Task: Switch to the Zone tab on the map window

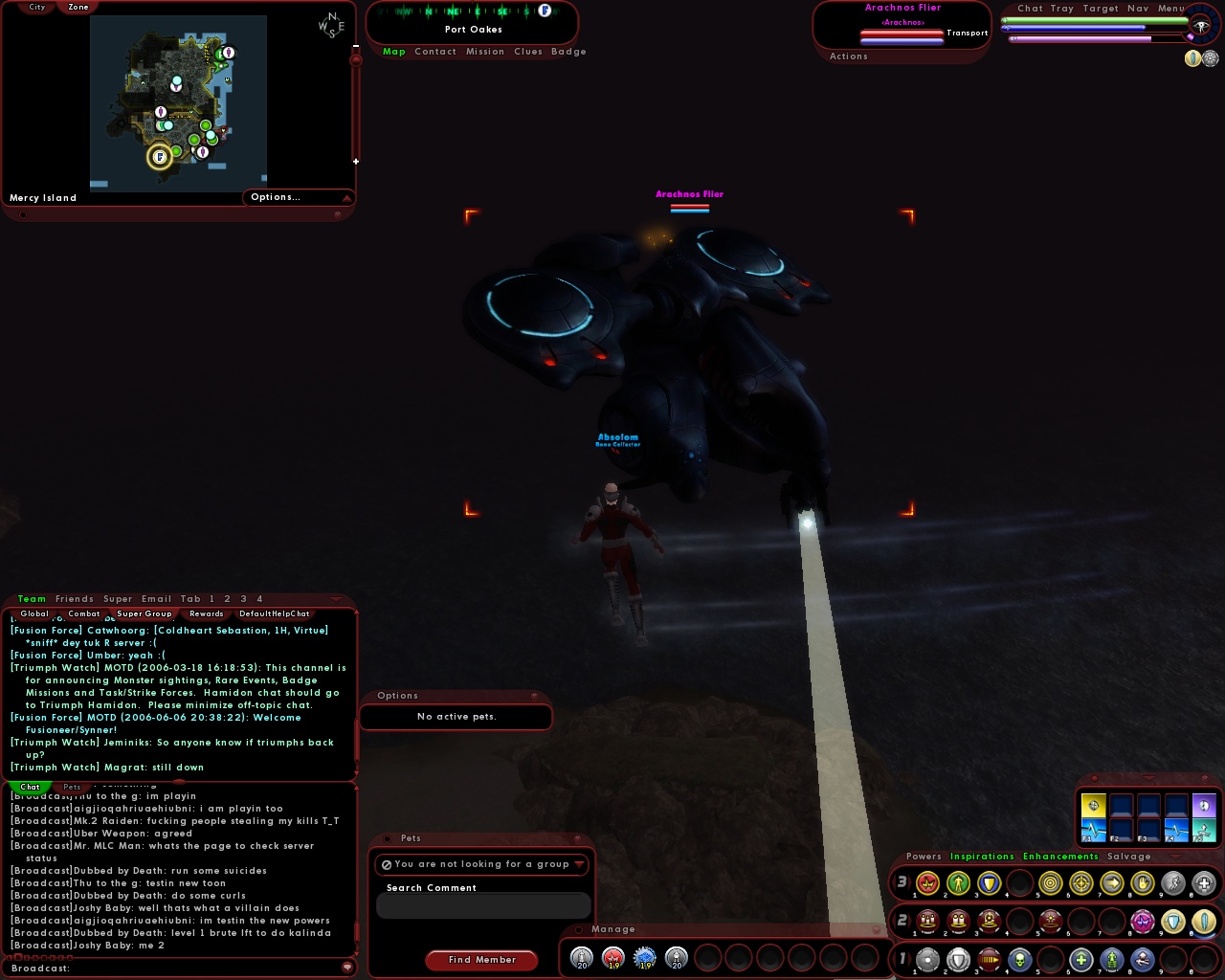Action: 78,7
